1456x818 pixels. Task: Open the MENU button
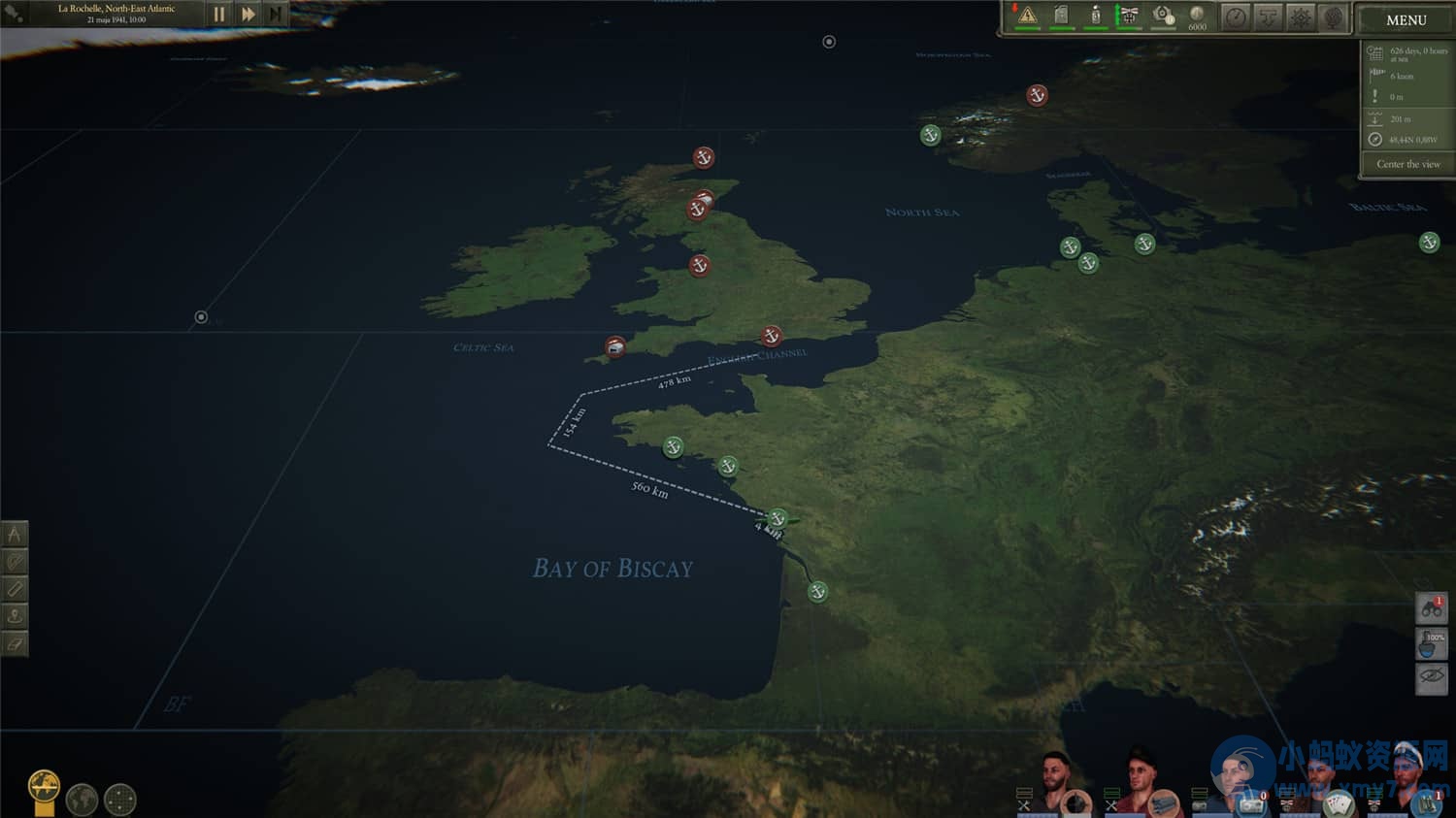tap(1405, 19)
